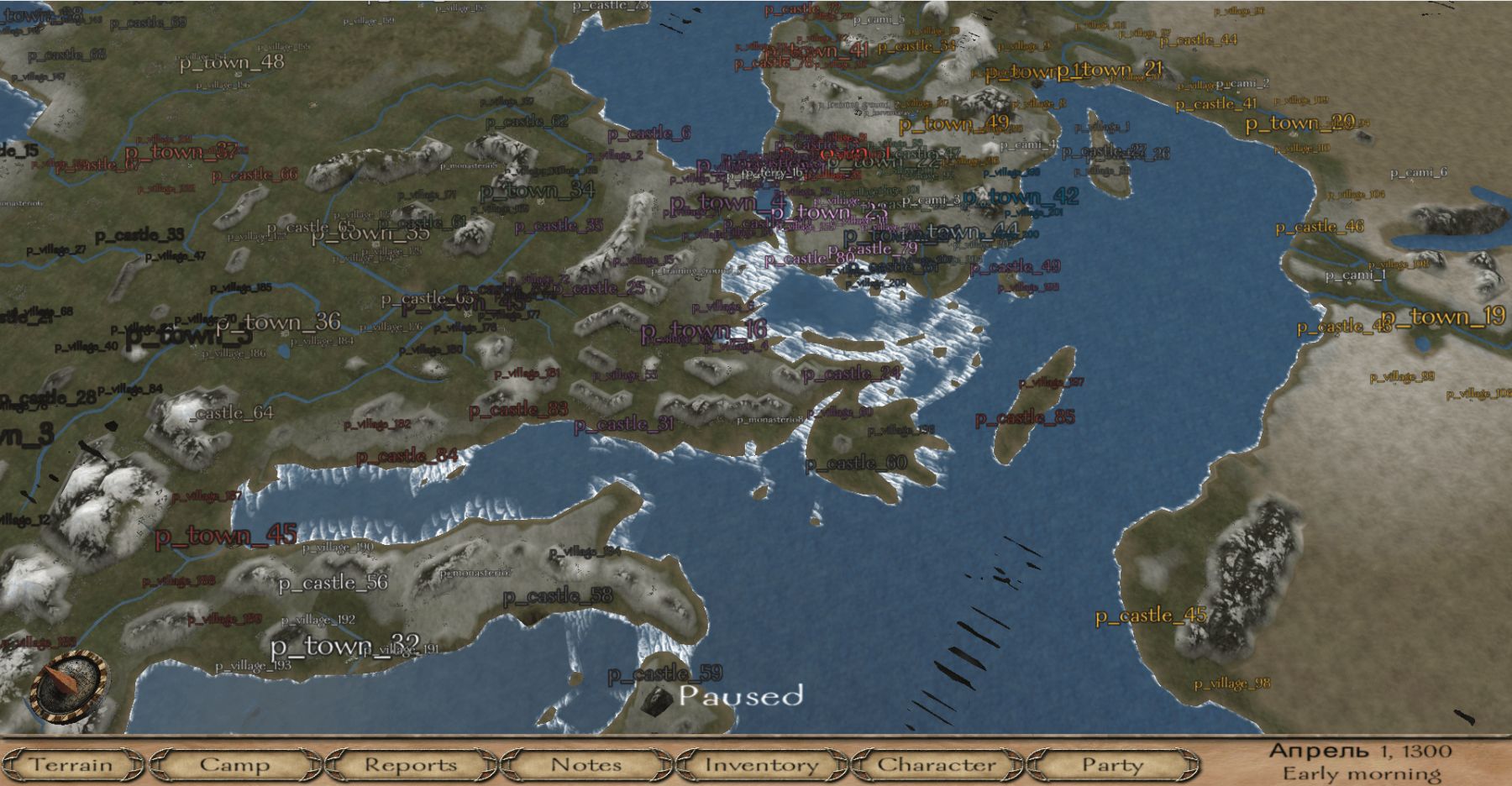Open the Notes screen
The image size is (1512, 786).
586,765
